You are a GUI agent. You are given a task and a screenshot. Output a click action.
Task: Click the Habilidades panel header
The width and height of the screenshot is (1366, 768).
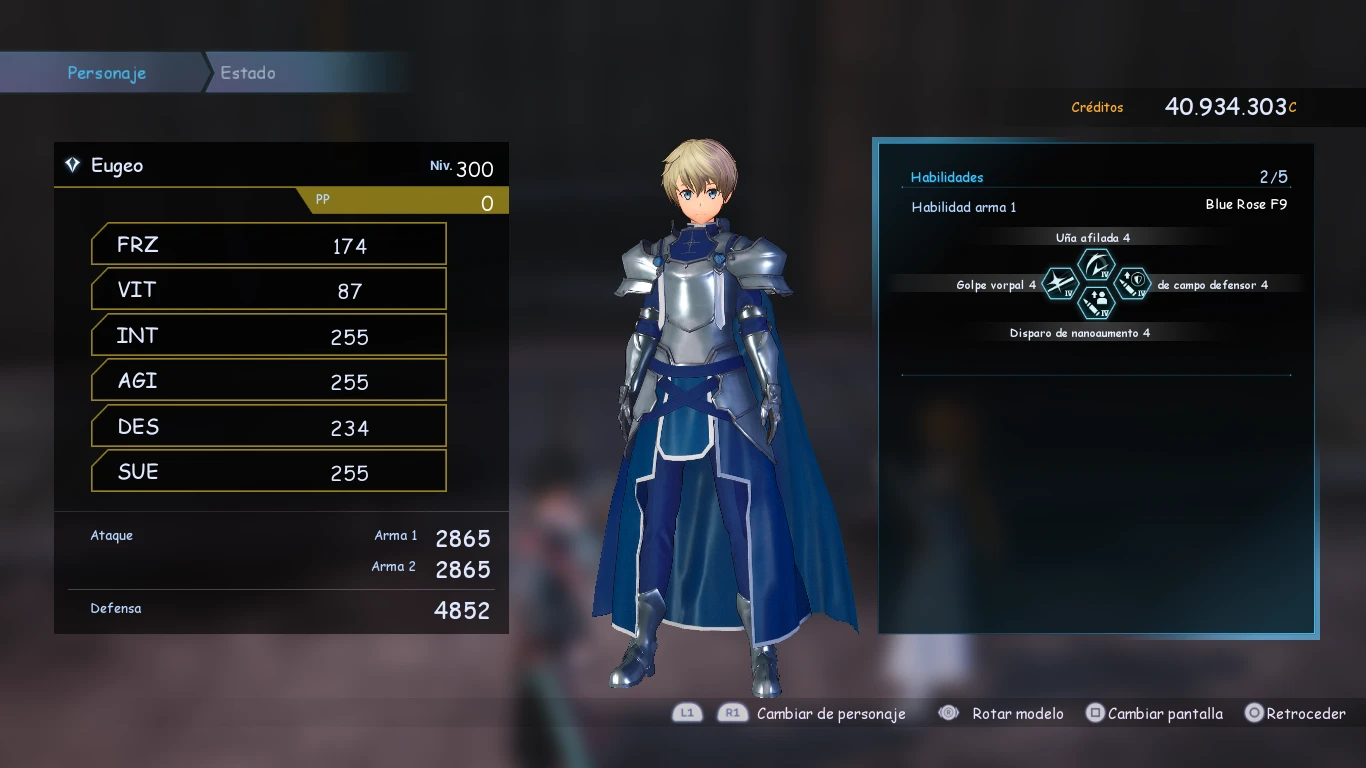coord(947,177)
